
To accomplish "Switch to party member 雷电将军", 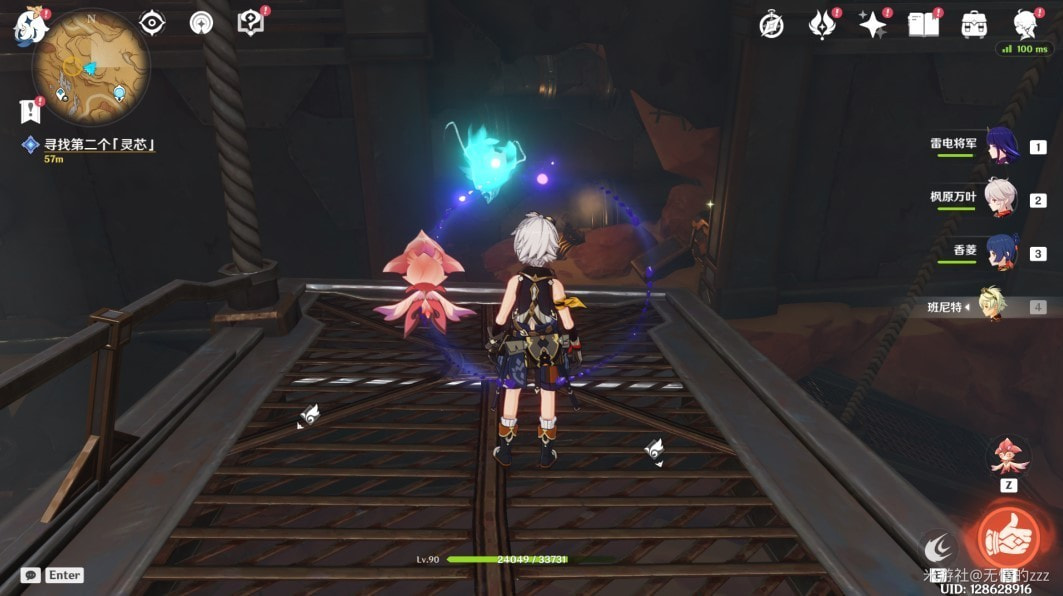I will tap(1000, 146).
